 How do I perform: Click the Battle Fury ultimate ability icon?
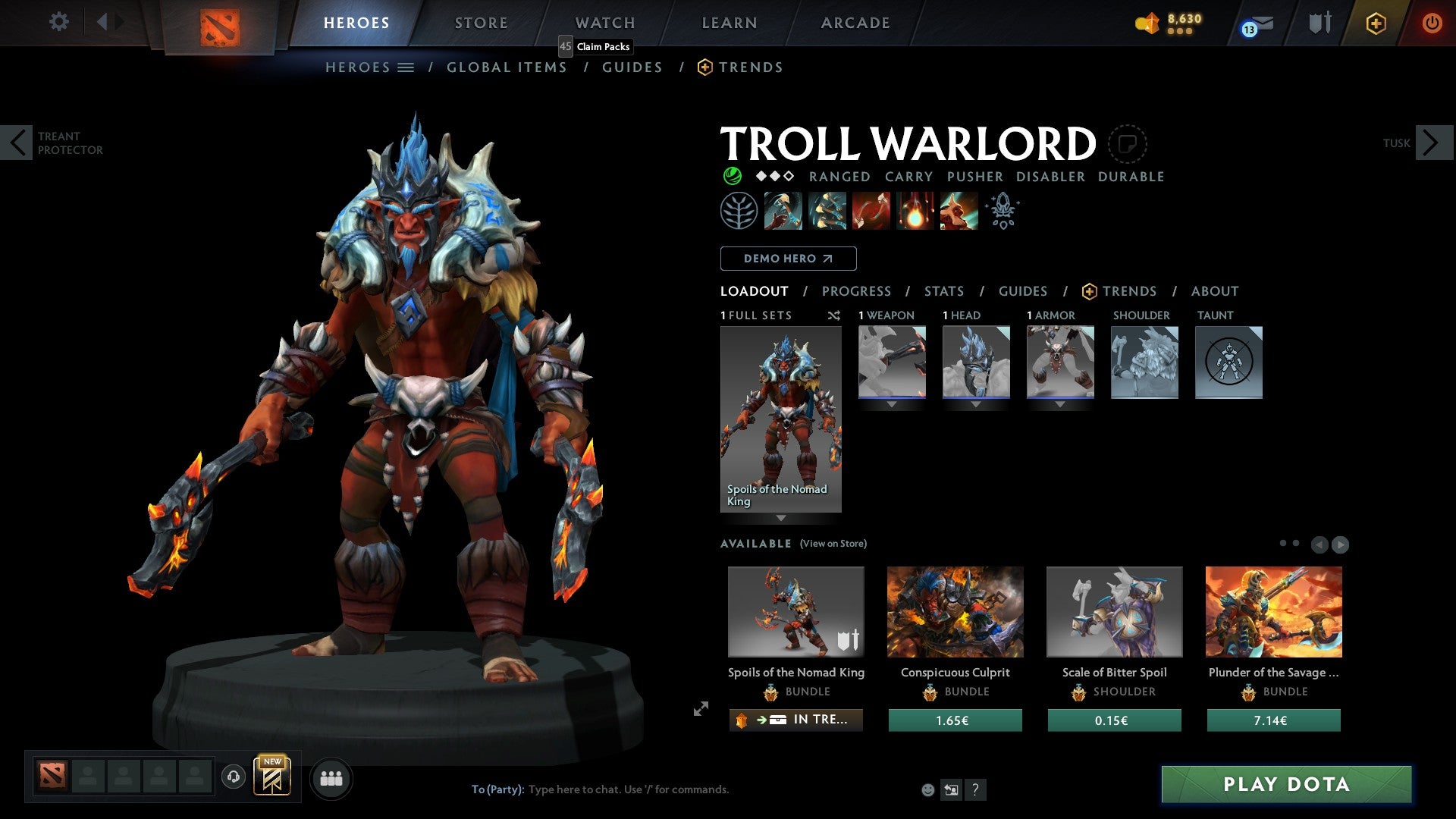coord(959,210)
